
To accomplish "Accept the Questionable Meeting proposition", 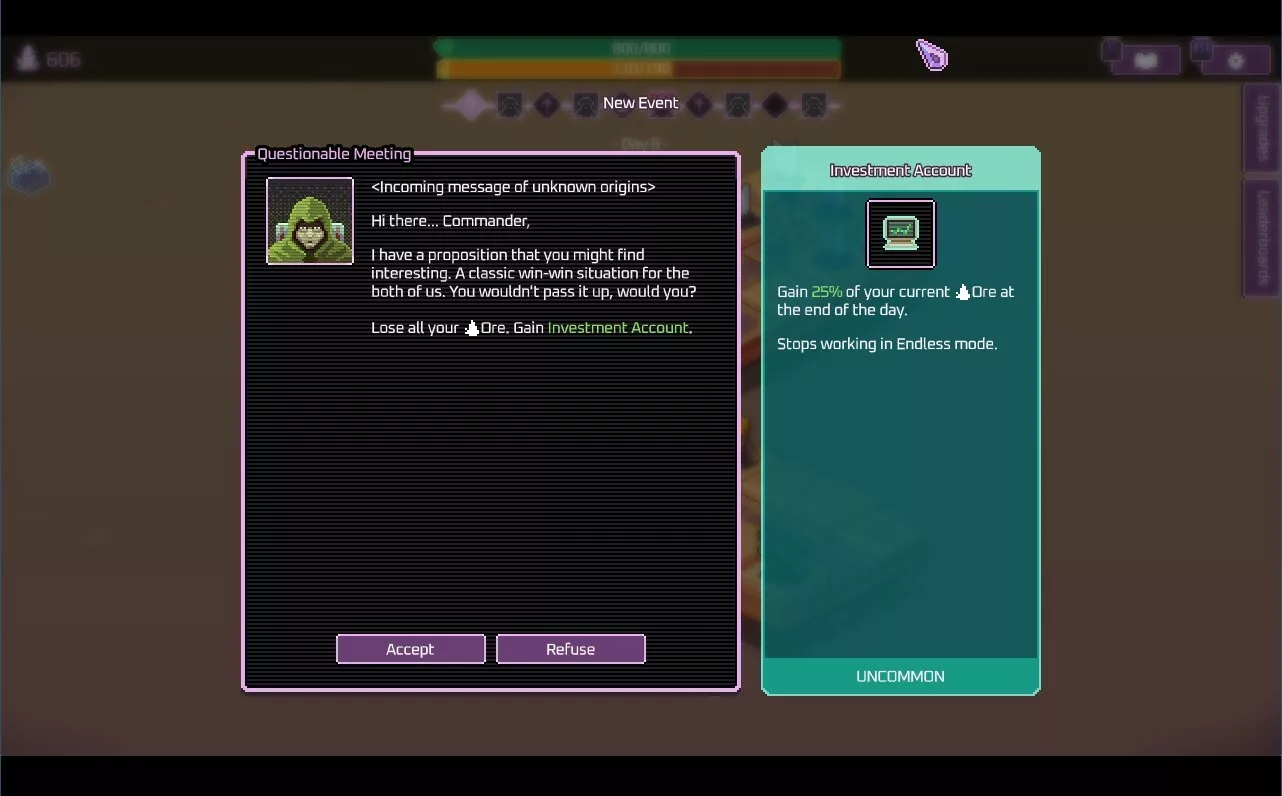I will [x=410, y=649].
